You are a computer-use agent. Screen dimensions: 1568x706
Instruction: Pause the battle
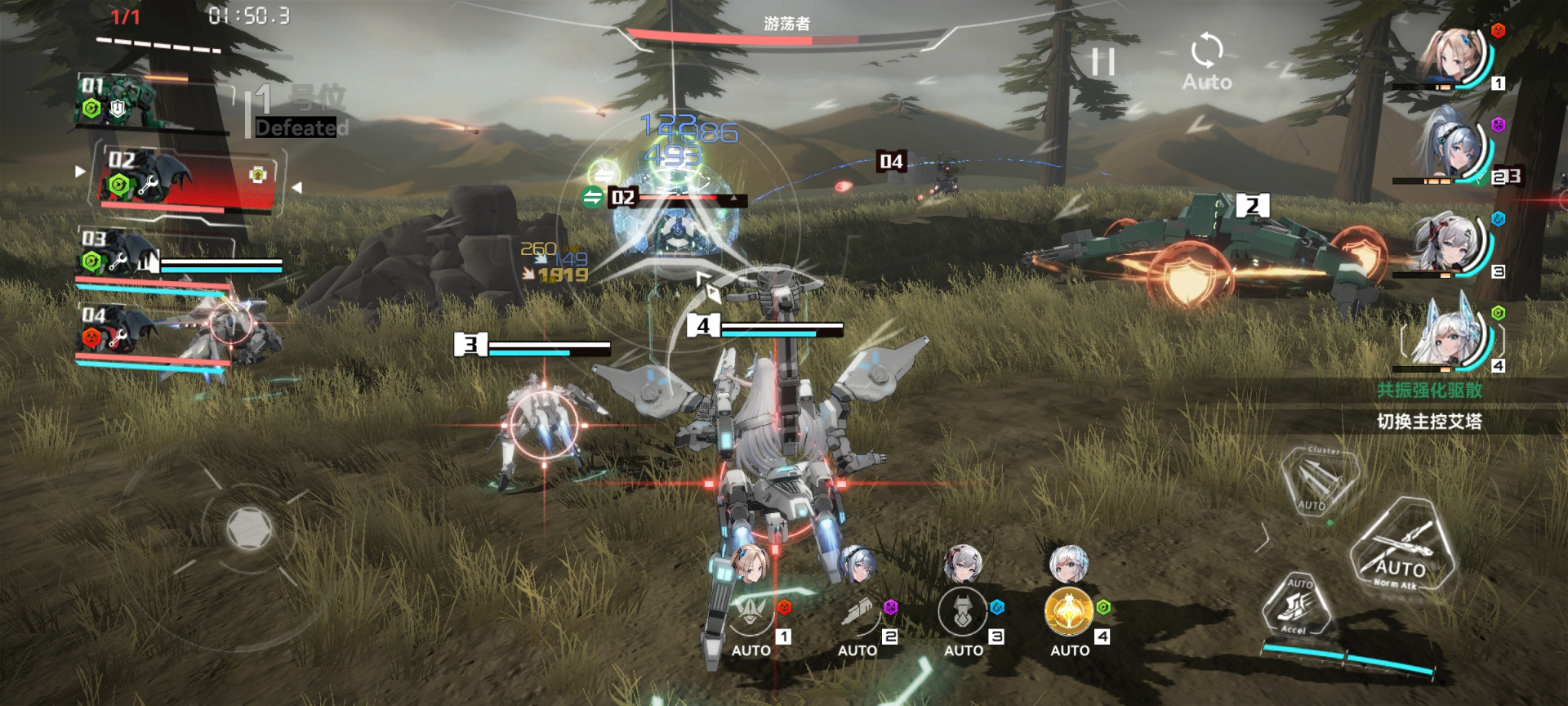coord(1103,62)
